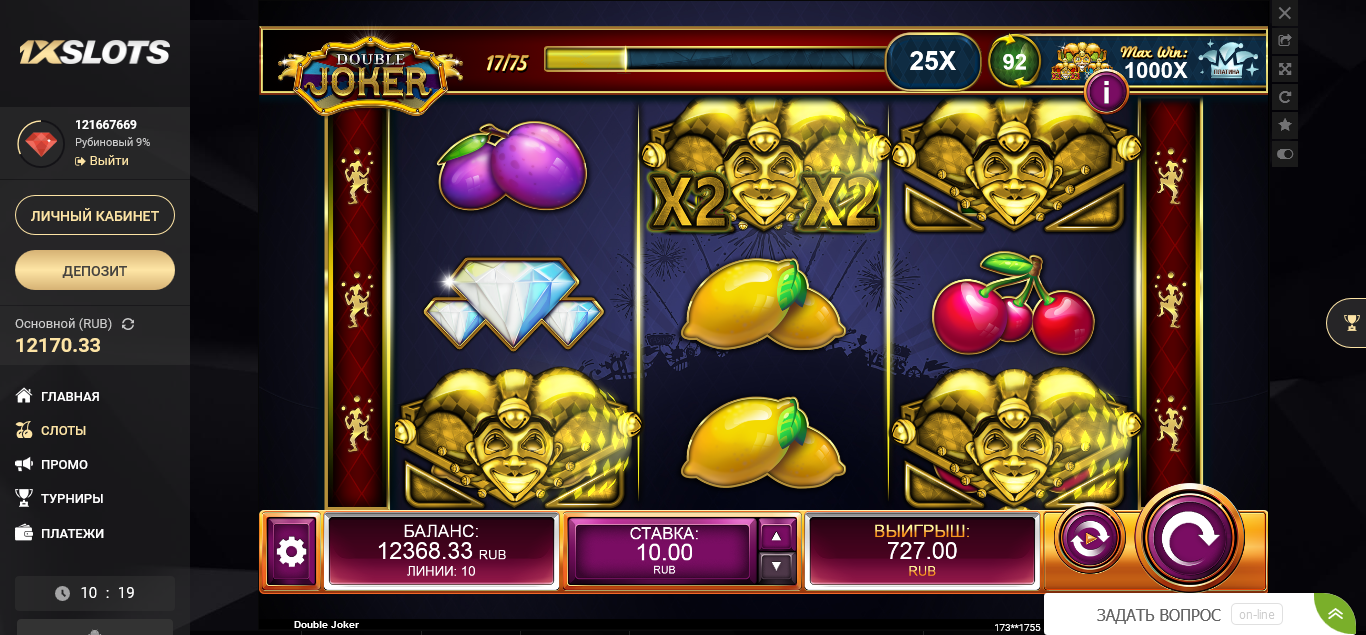Open the game info 'i' button
The height and width of the screenshot is (635, 1366).
point(1106,93)
